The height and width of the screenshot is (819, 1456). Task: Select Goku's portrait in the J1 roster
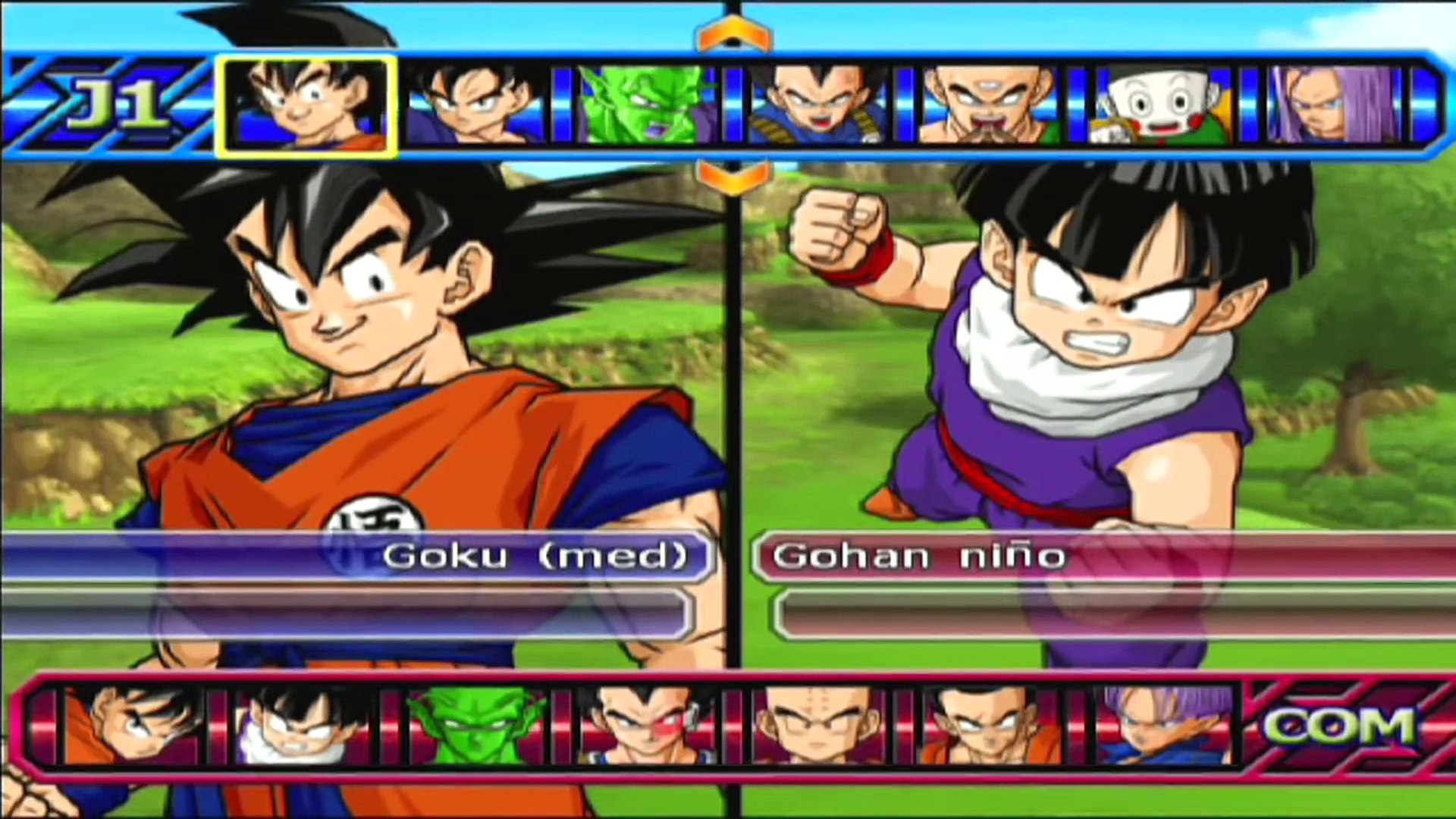coord(306,105)
